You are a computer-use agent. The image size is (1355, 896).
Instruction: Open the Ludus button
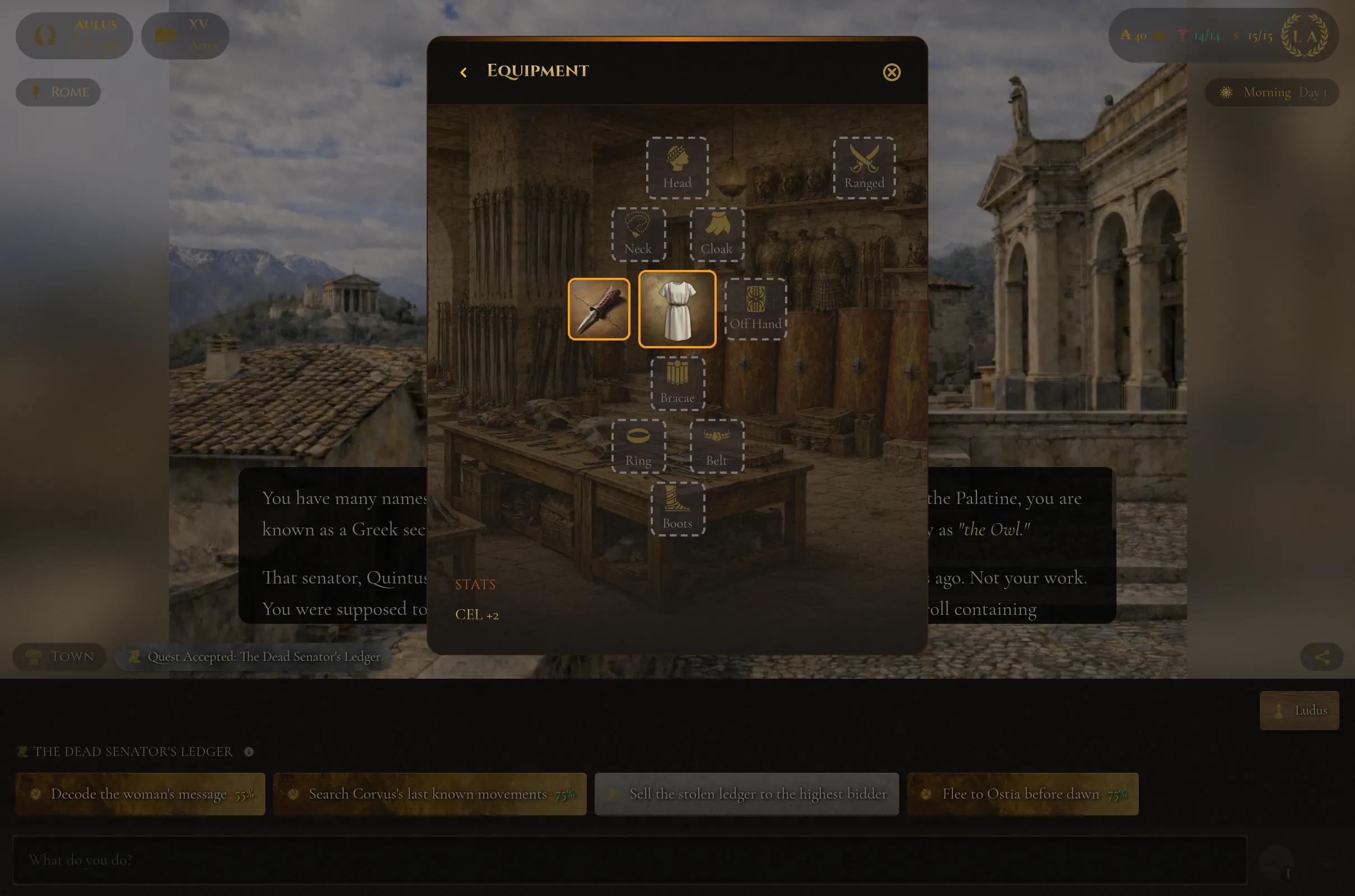coord(1299,710)
